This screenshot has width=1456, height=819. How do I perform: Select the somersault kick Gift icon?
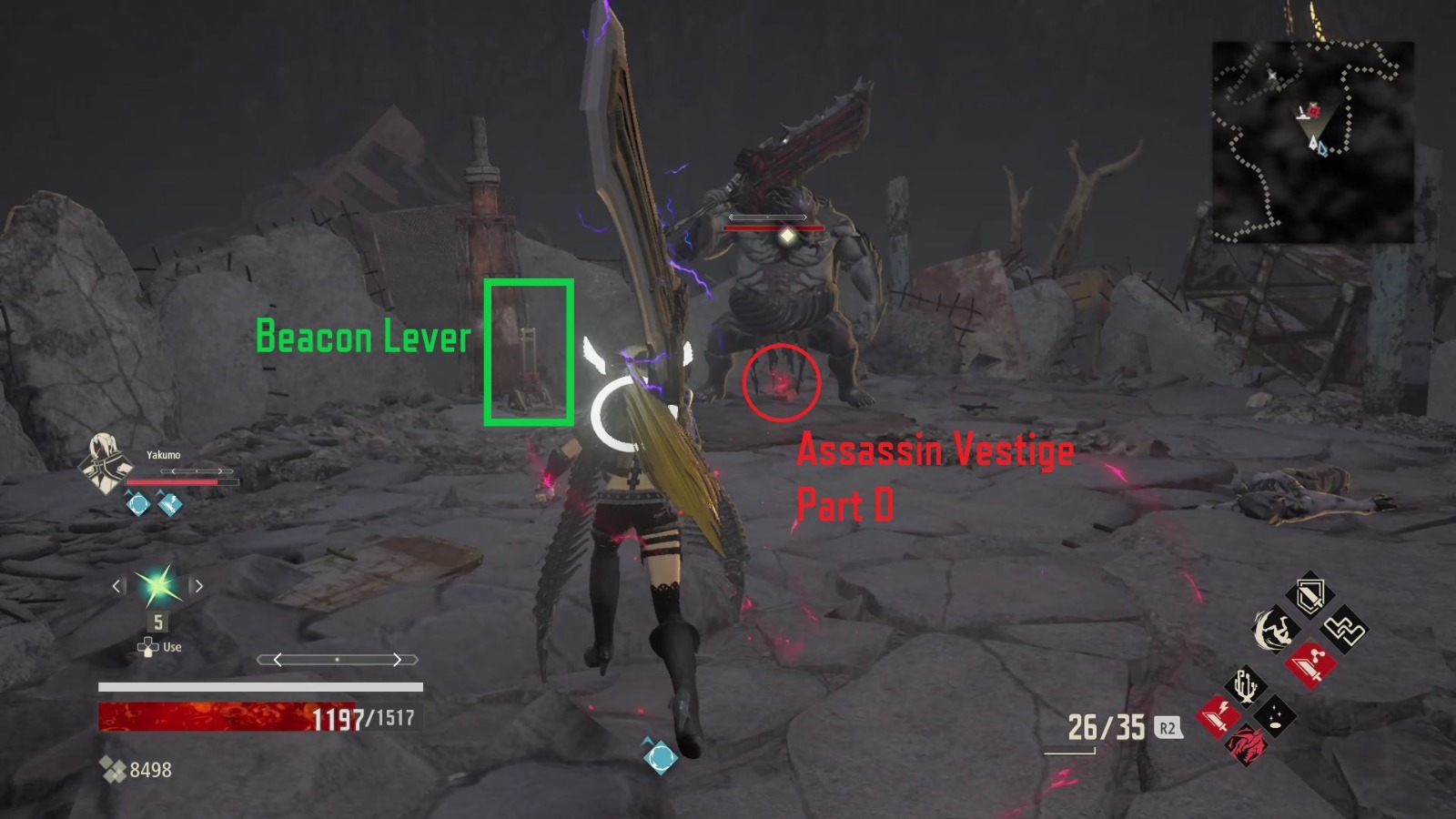(1274, 630)
